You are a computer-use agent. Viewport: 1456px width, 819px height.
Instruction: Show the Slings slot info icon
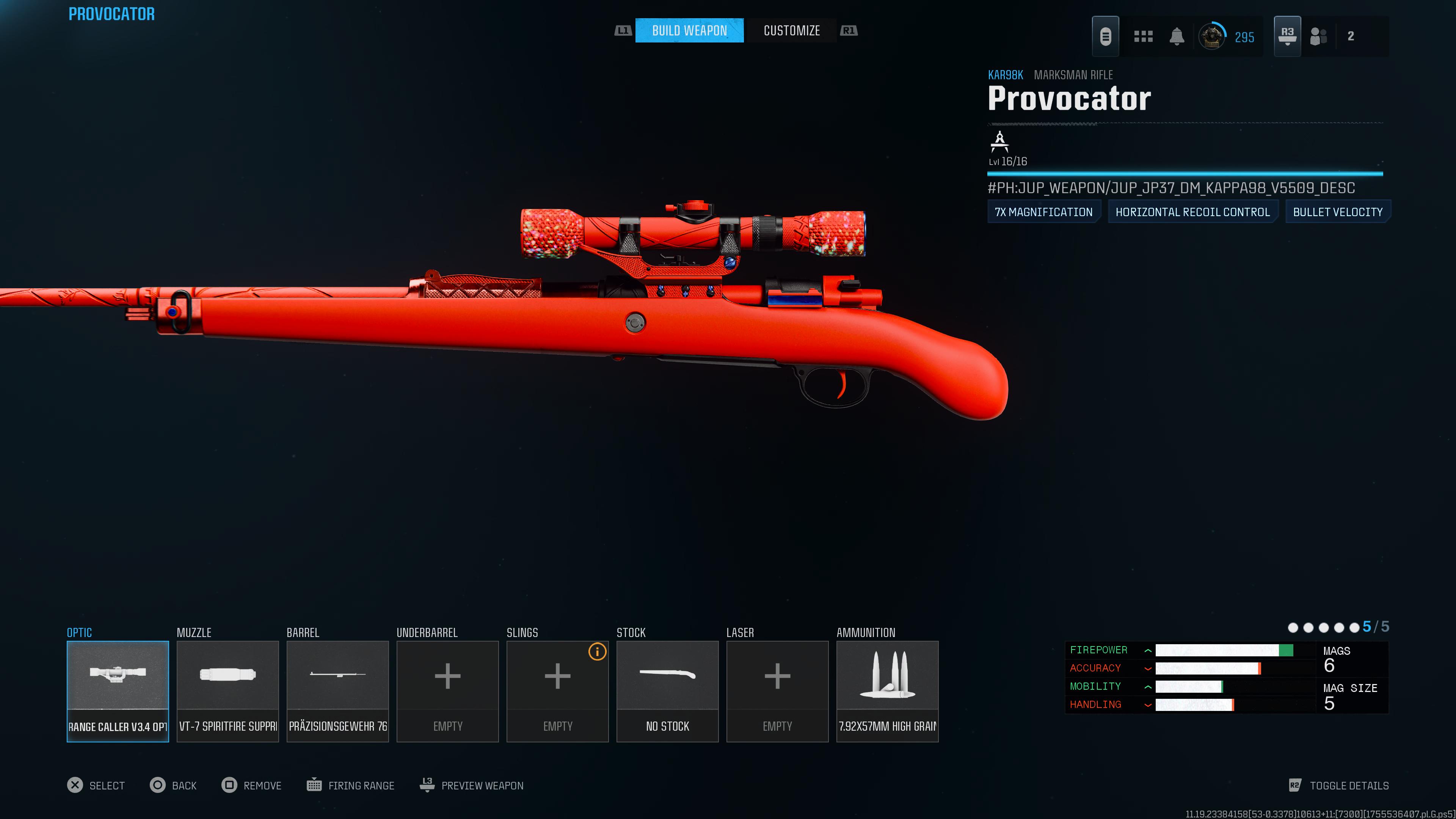tap(597, 652)
